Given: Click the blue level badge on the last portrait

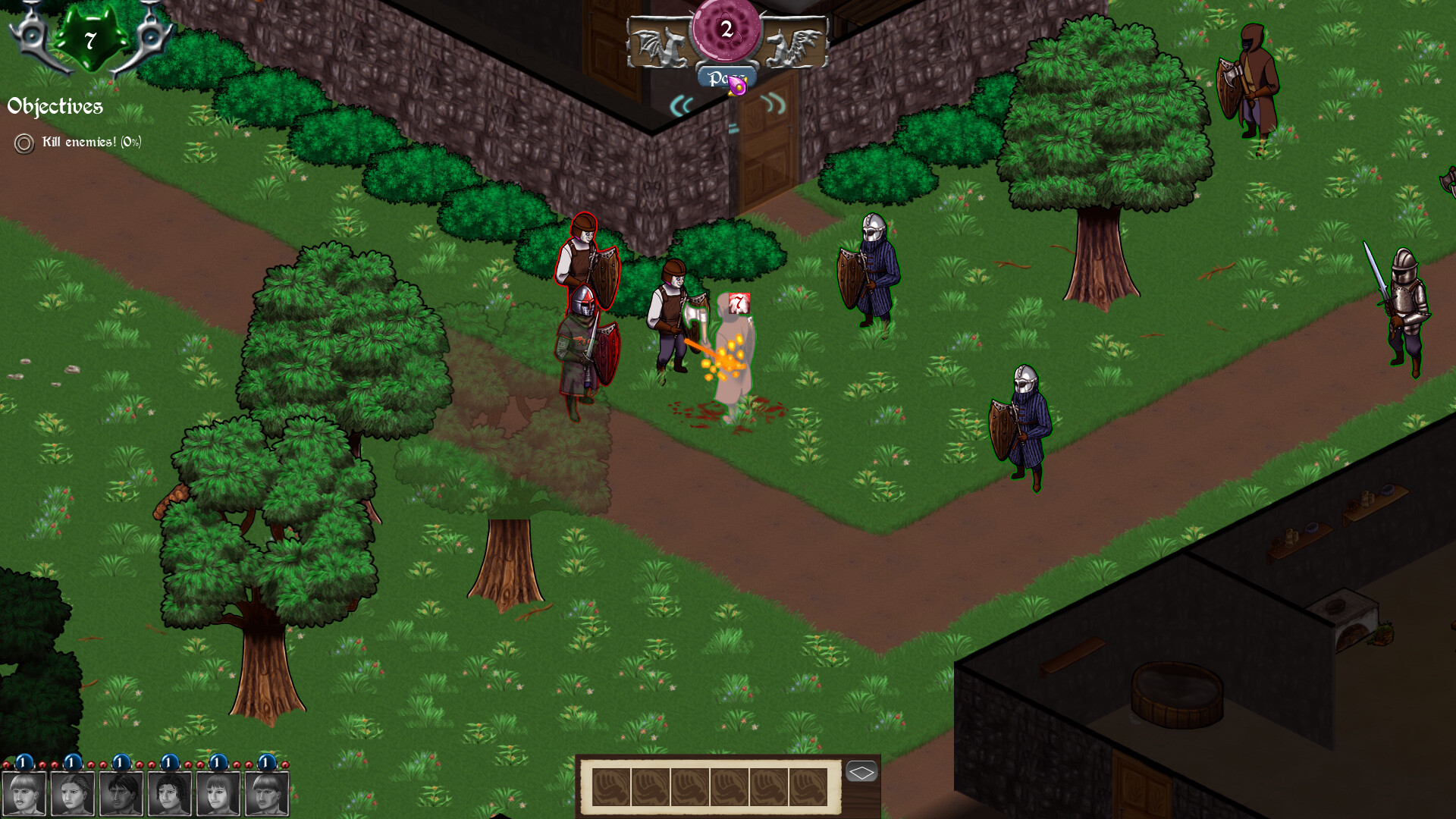Looking at the screenshot, I should tap(265, 762).
